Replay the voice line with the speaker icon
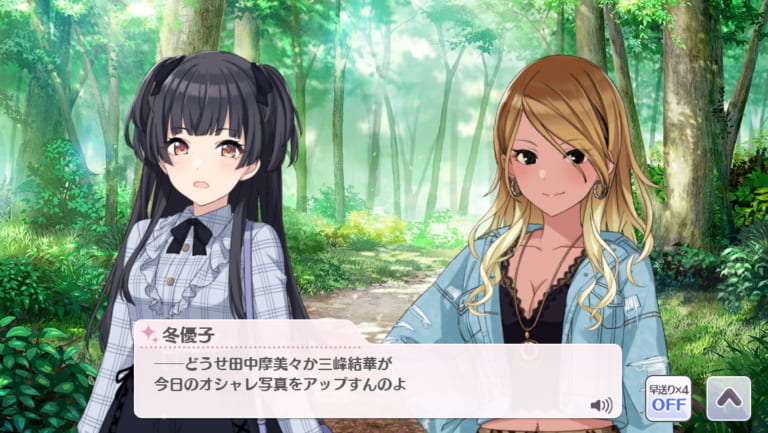 pos(600,405)
